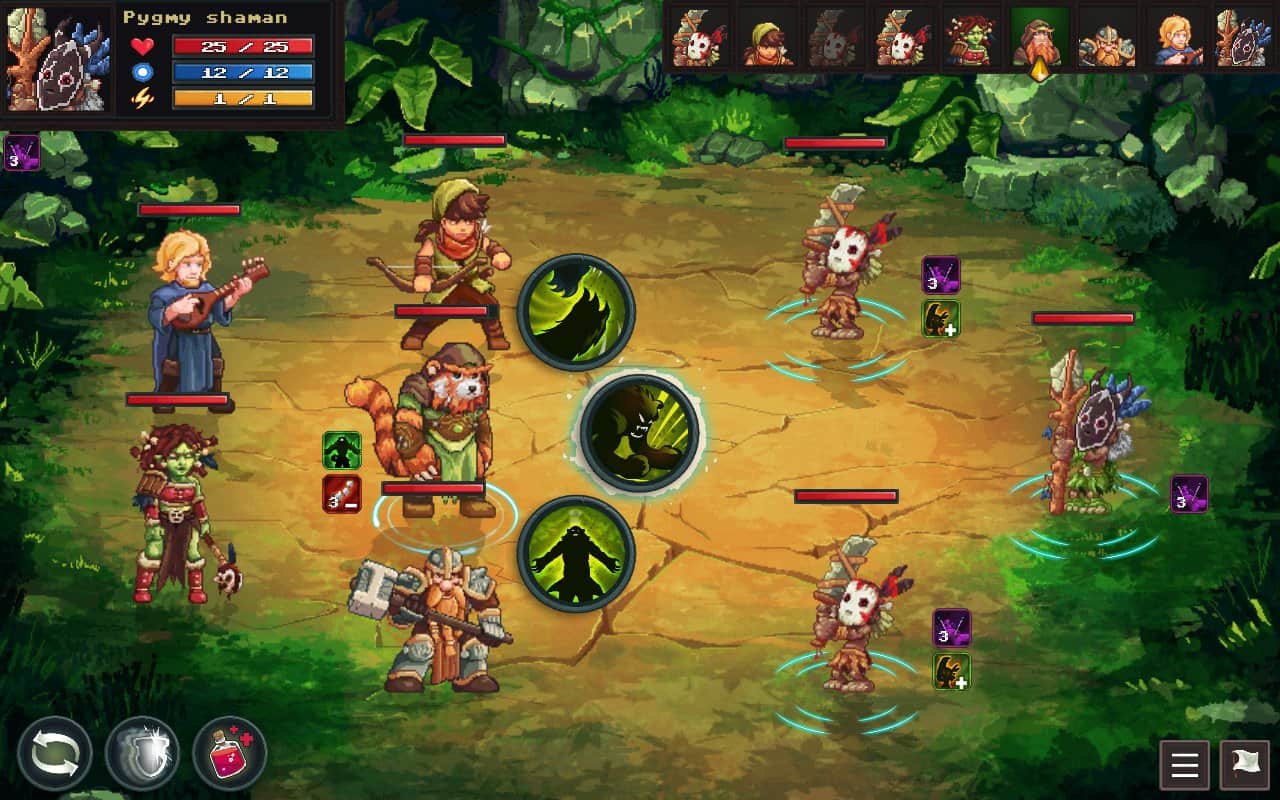Click the Pygmy shaman portrait in the top-left panel

pyautogui.click(x=57, y=60)
